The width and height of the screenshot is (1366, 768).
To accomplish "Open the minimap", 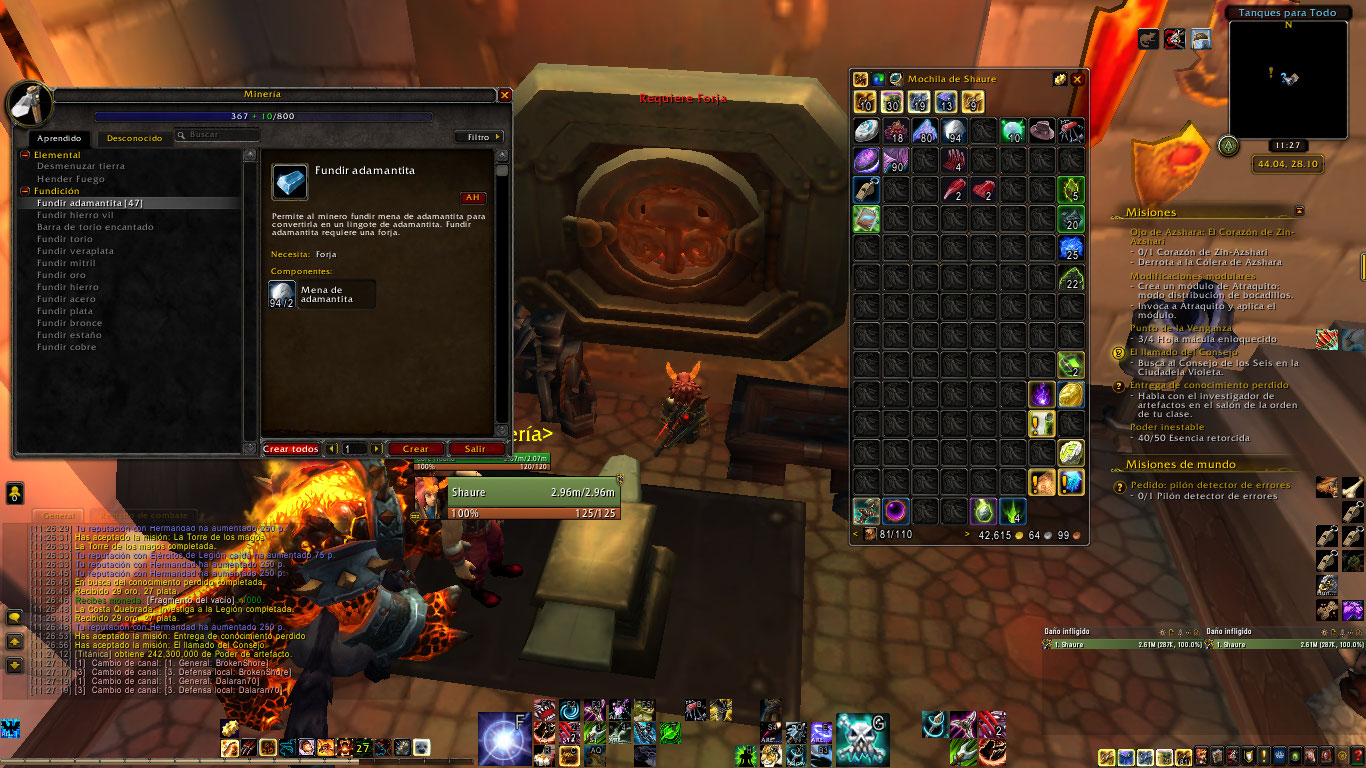I will (x=1283, y=79).
